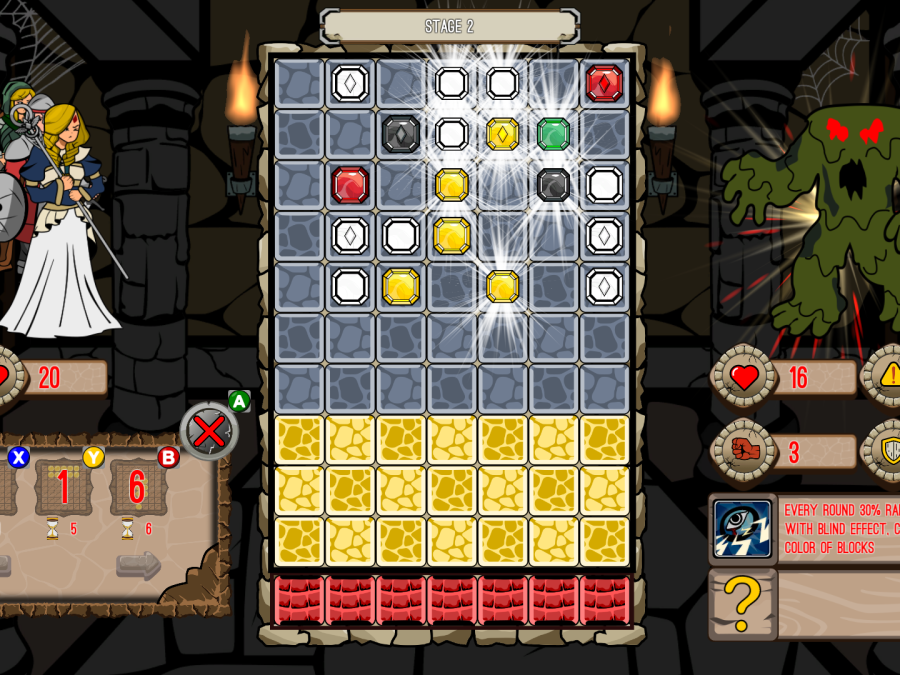Select the green gem tile
Image resolution: width=900 pixels, height=675 pixels.
click(x=553, y=134)
